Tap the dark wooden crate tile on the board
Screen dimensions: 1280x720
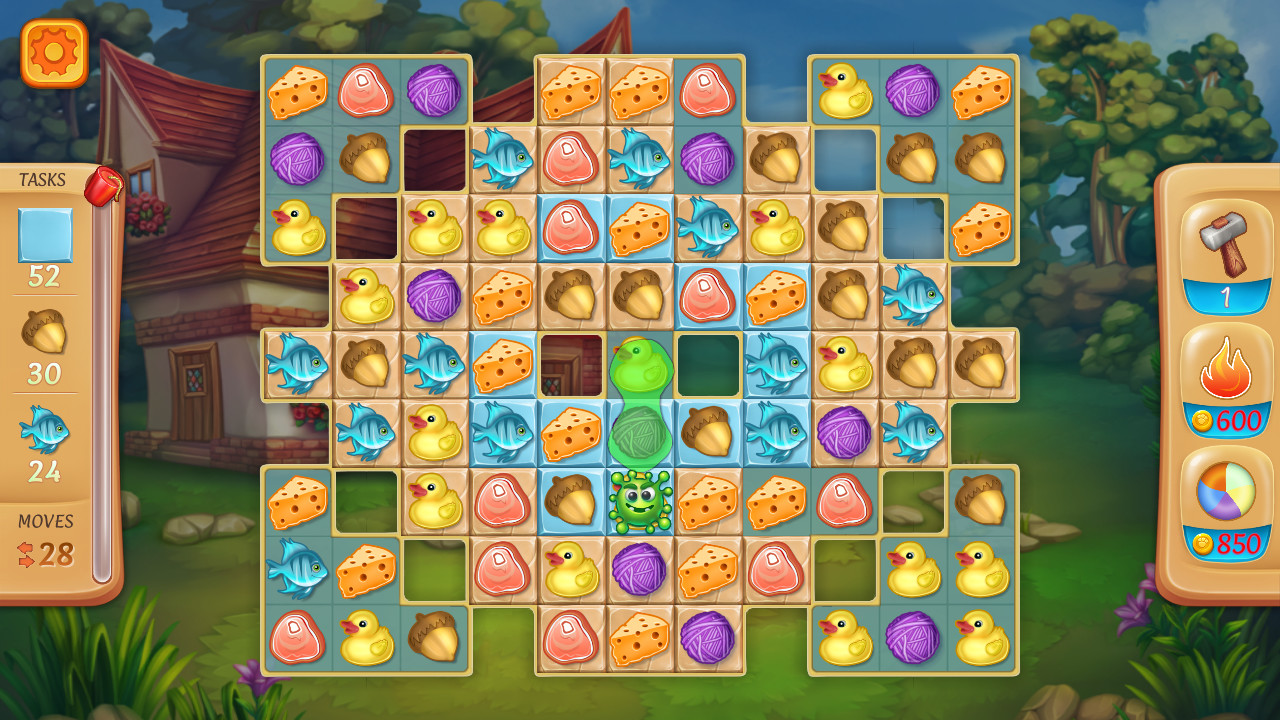tap(572, 363)
